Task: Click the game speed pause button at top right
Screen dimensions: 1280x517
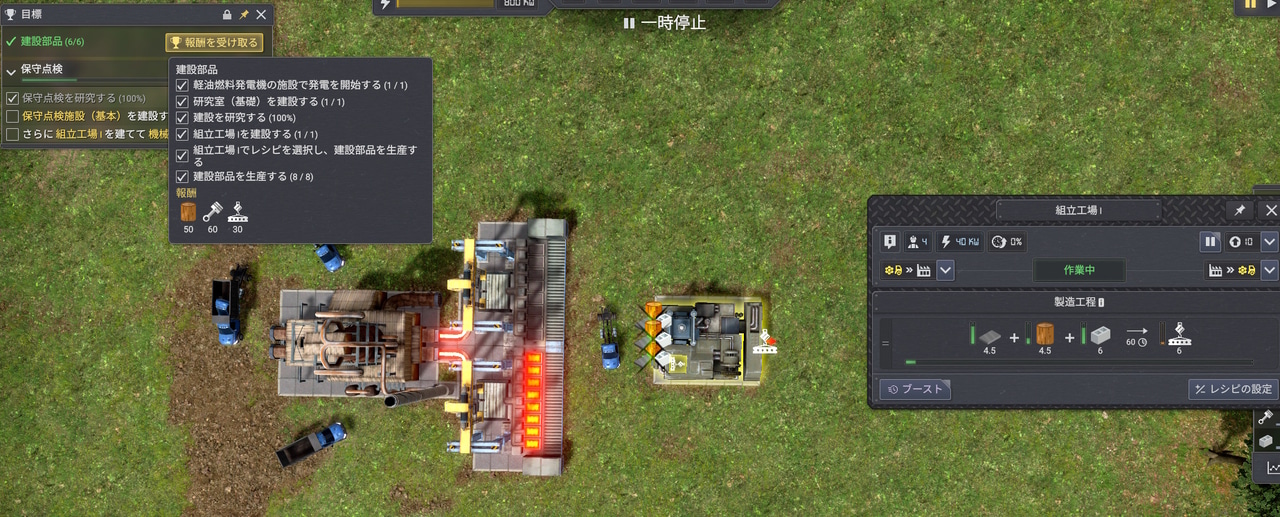Action: [1250, 5]
